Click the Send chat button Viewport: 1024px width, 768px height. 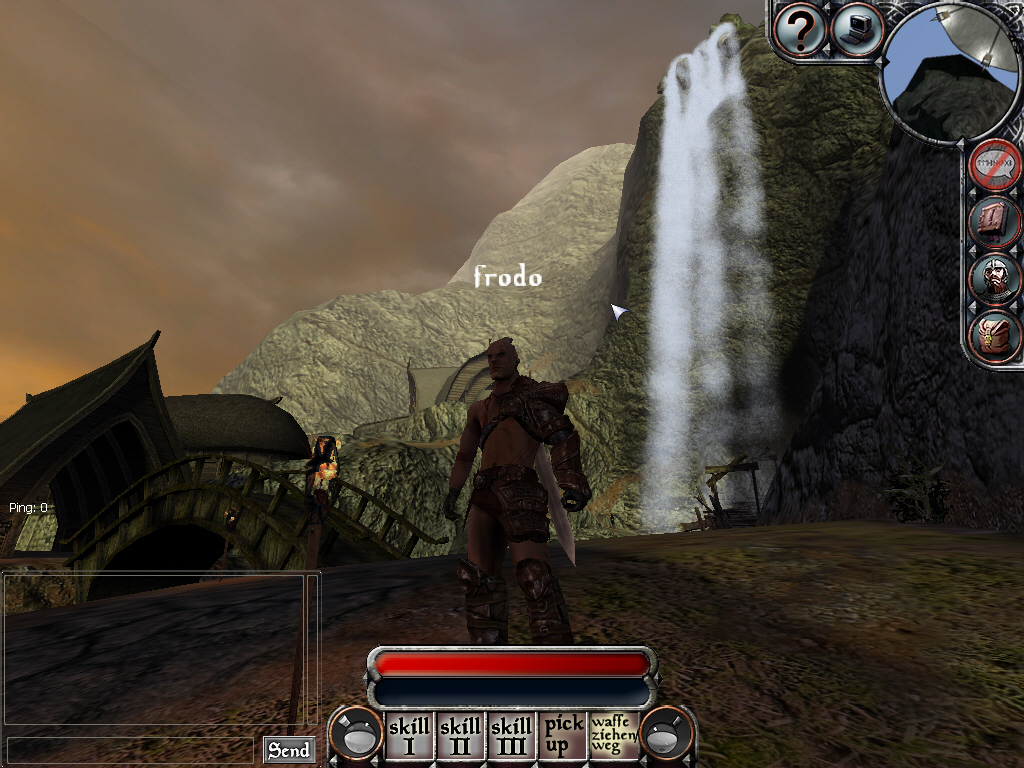click(x=289, y=749)
